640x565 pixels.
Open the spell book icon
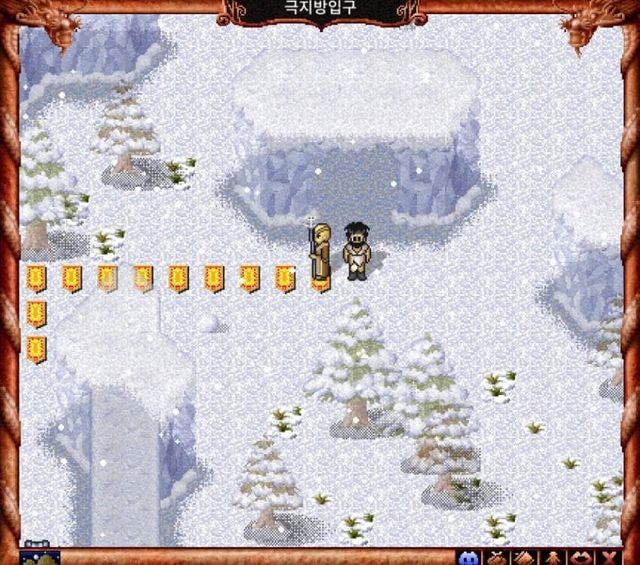pyautogui.click(x=523, y=556)
